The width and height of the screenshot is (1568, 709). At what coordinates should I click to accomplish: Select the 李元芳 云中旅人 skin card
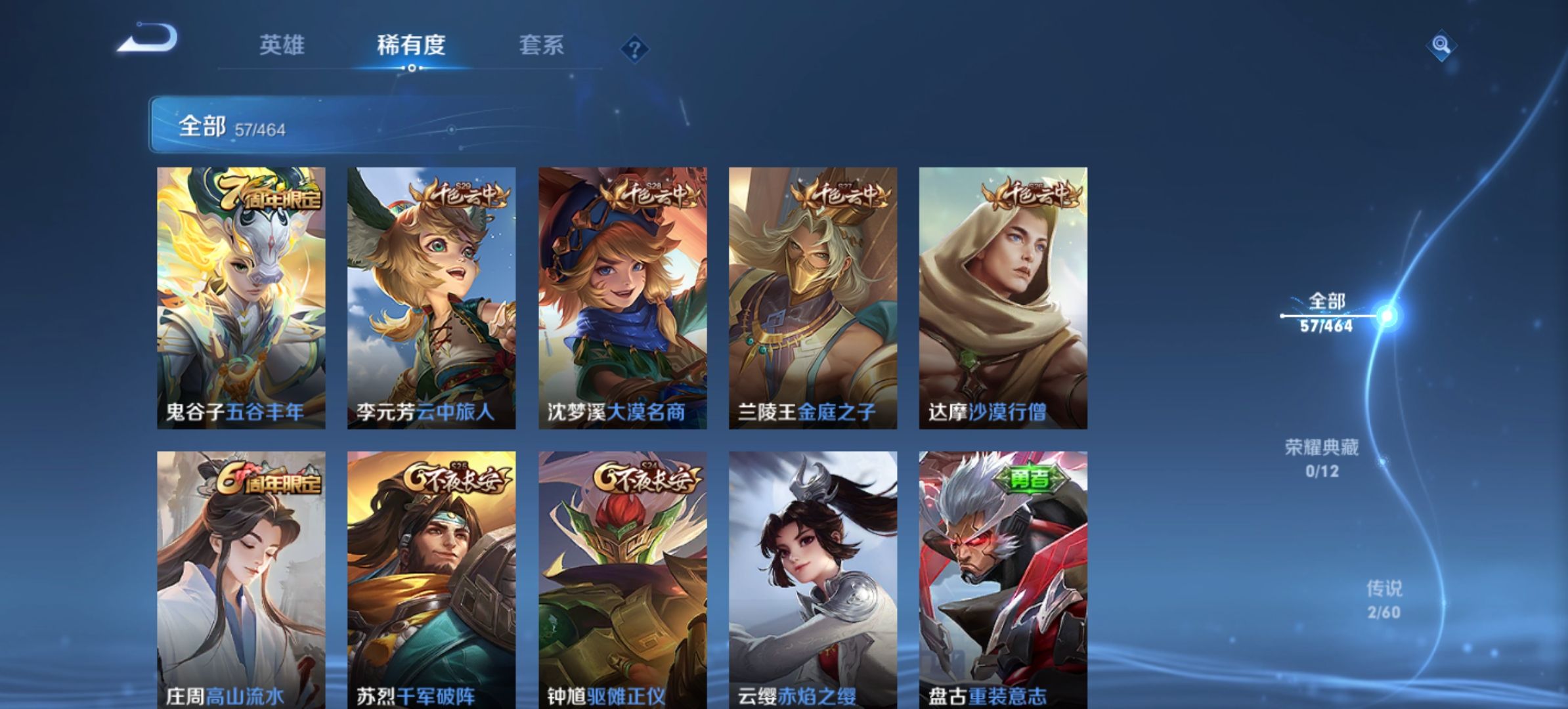pyautogui.click(x=431, y=298)
